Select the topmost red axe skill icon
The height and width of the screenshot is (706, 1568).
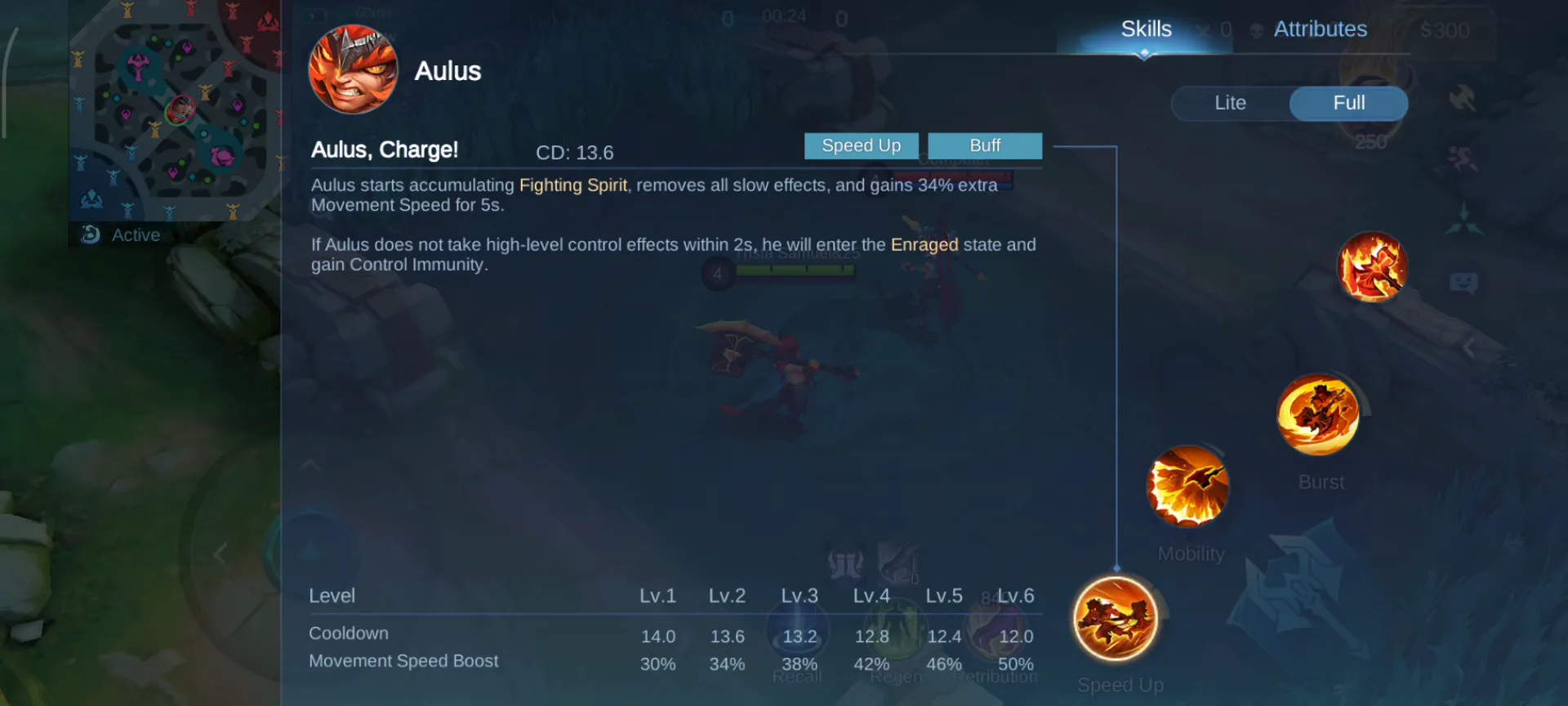(1373, 266)
